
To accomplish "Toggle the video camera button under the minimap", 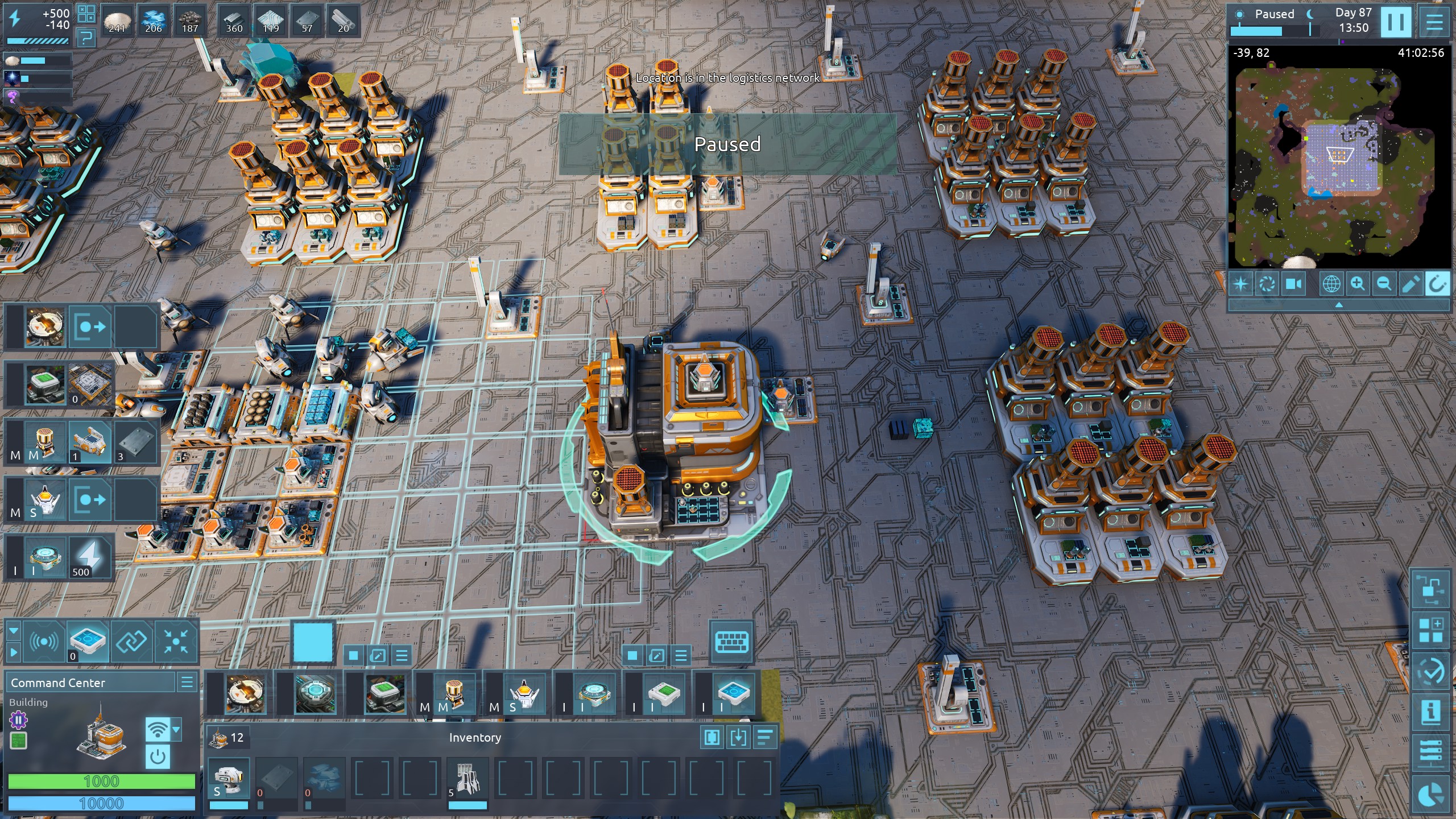I will [1294, 283].
